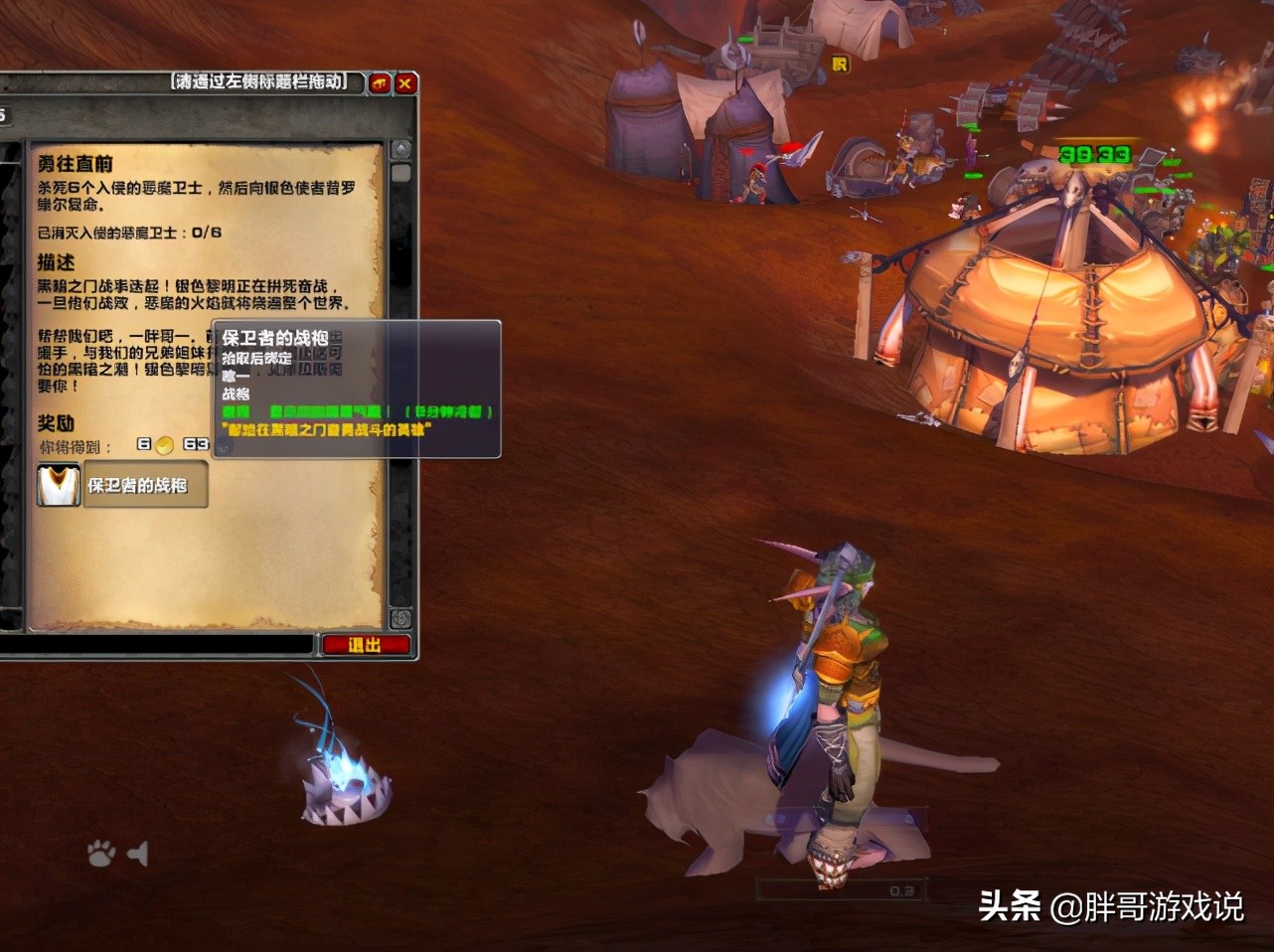Click the green 39:33 timer bar above the tent

point(1097,155)
